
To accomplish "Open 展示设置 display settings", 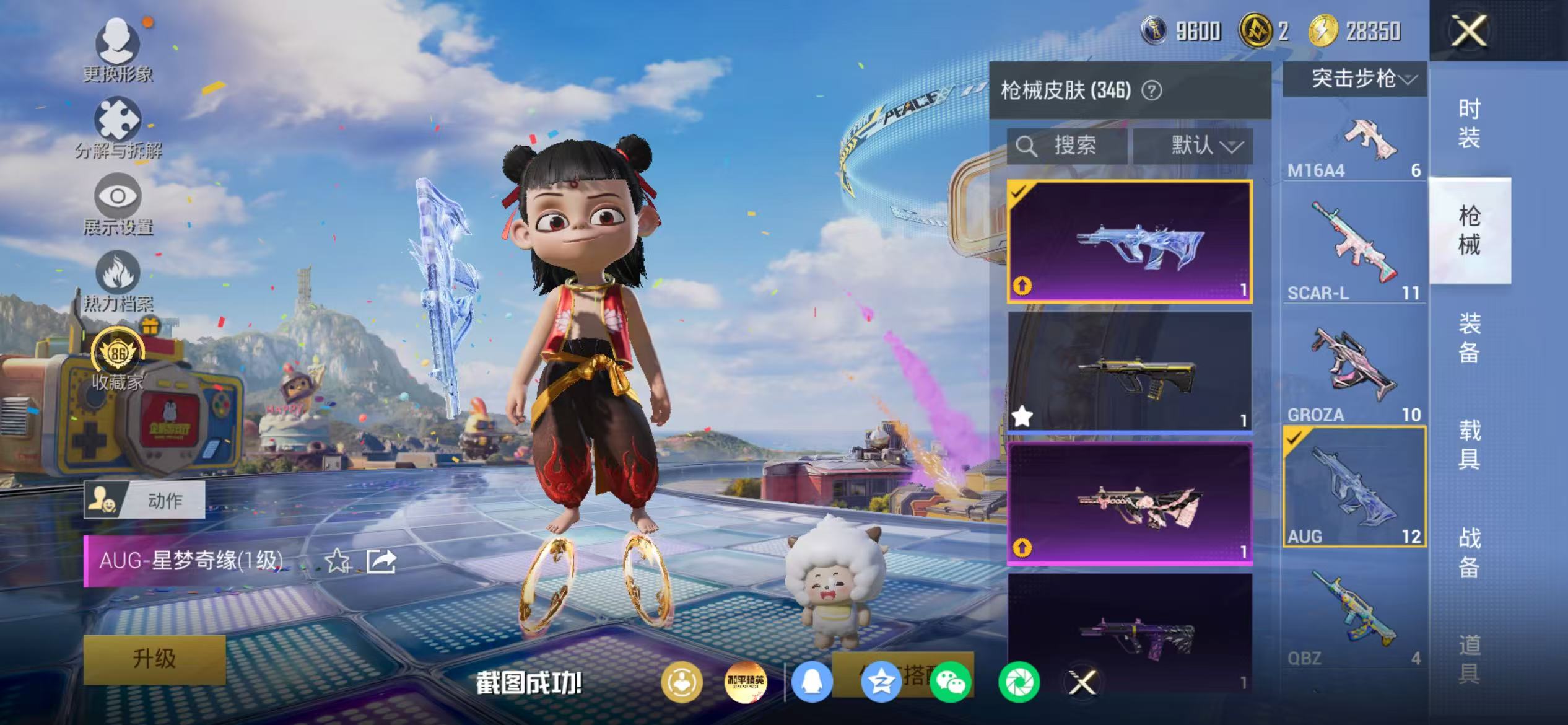I will (x=118, y=204).
